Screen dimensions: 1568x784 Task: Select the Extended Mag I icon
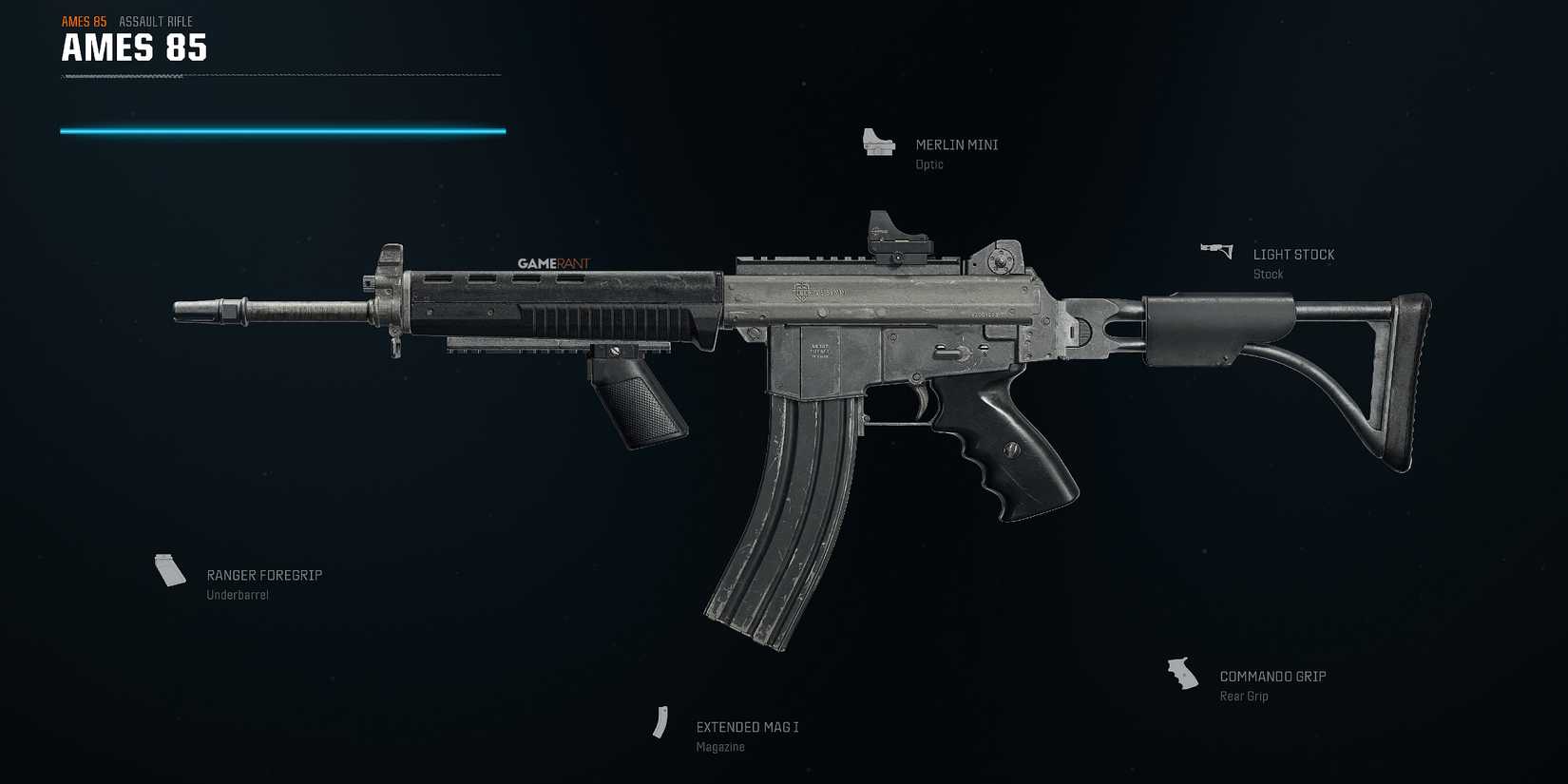coord(662,723)
